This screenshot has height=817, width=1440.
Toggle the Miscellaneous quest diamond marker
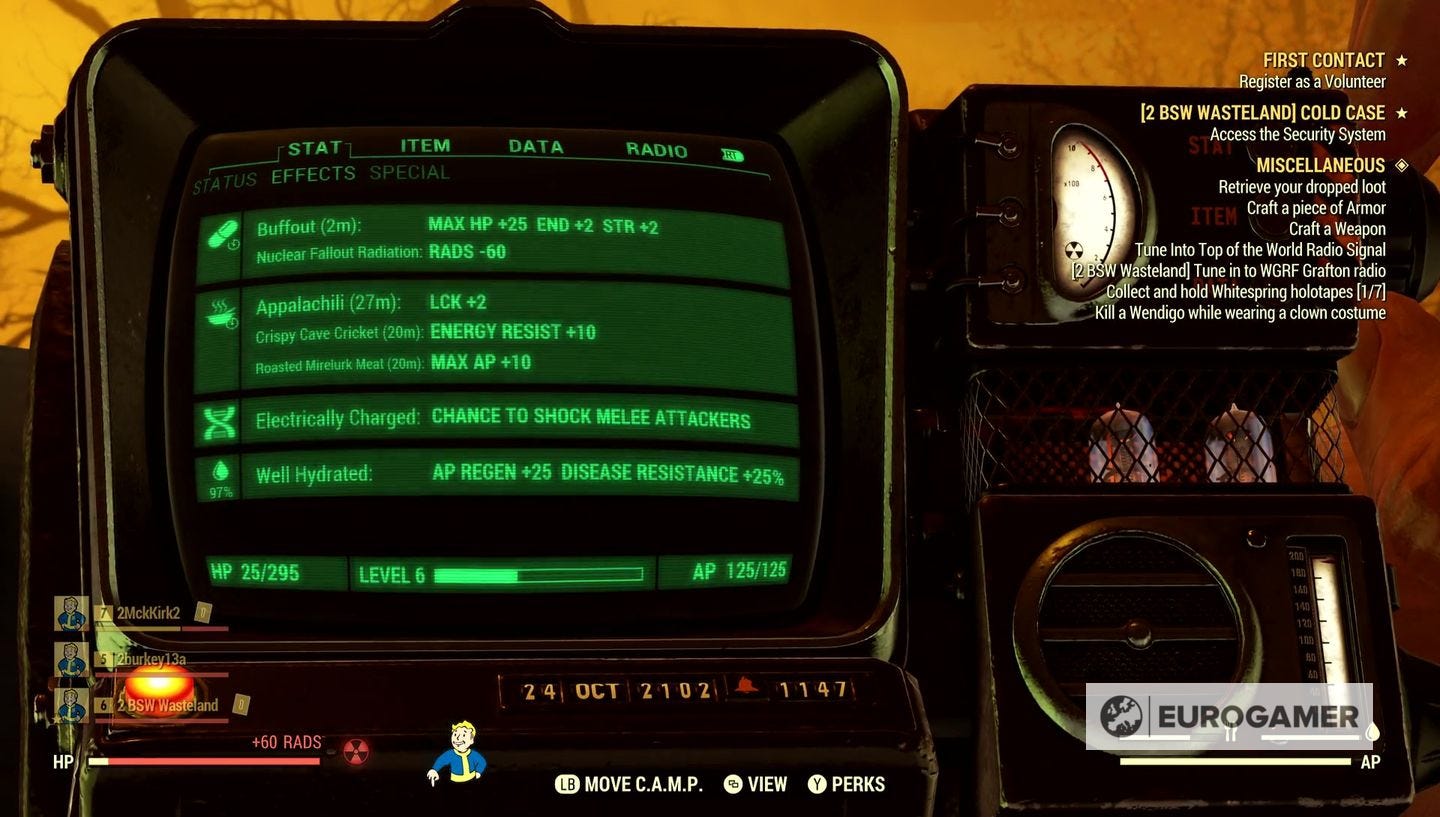pyautogui.click(x=1400, y=164)
